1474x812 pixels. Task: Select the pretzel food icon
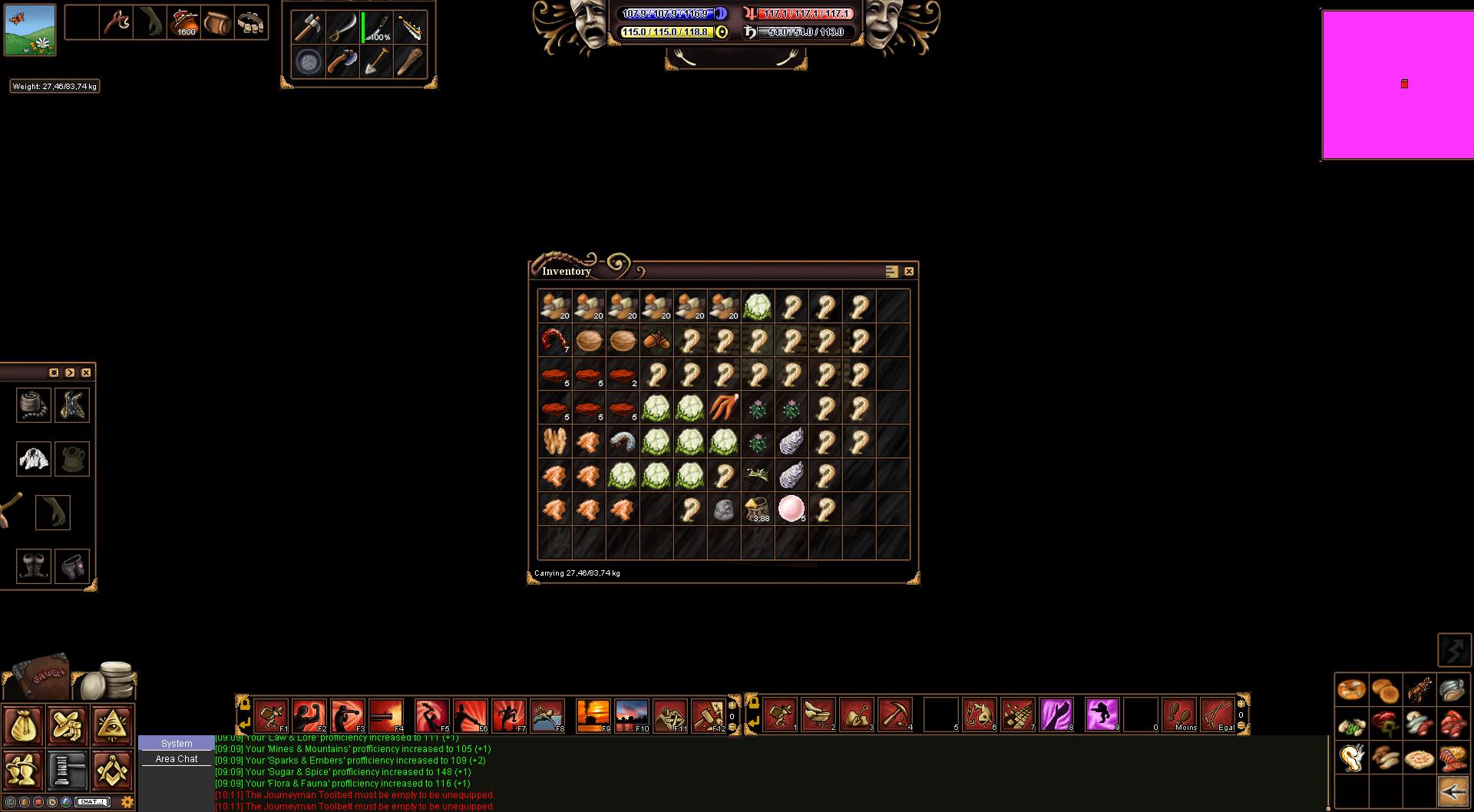[x=1352, y=690]
